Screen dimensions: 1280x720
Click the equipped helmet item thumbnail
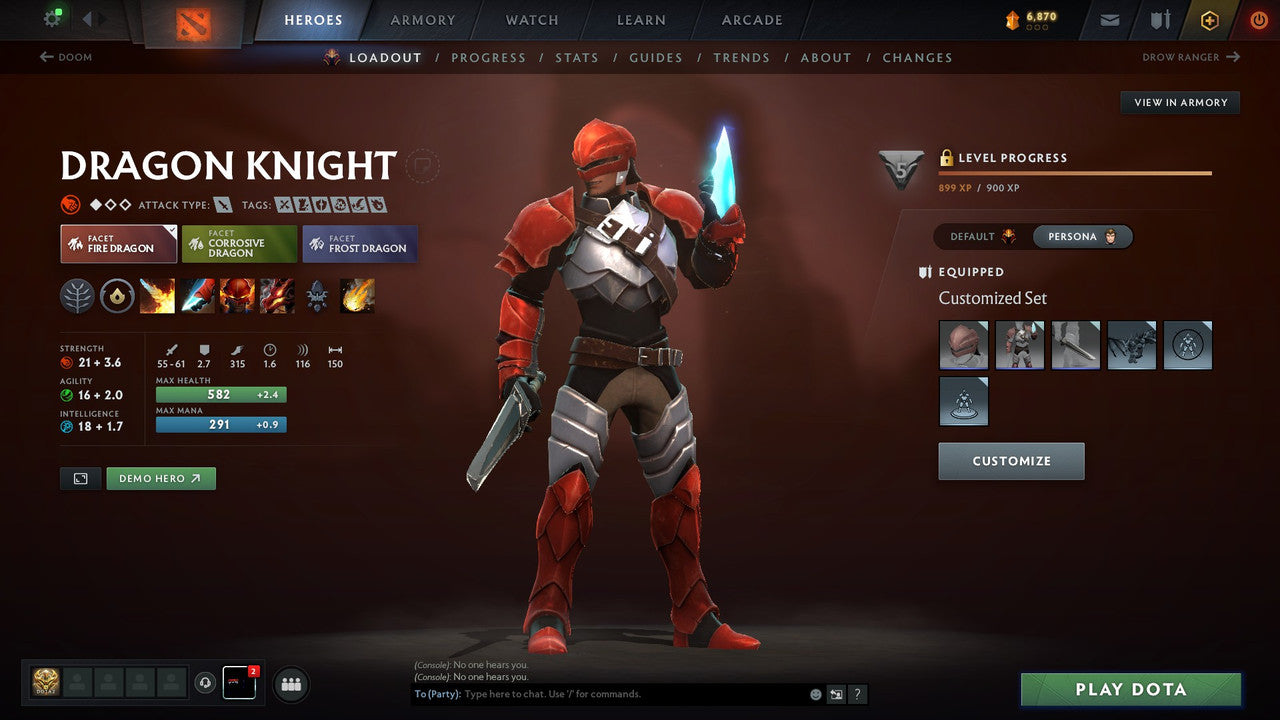(x=962, y=345)
